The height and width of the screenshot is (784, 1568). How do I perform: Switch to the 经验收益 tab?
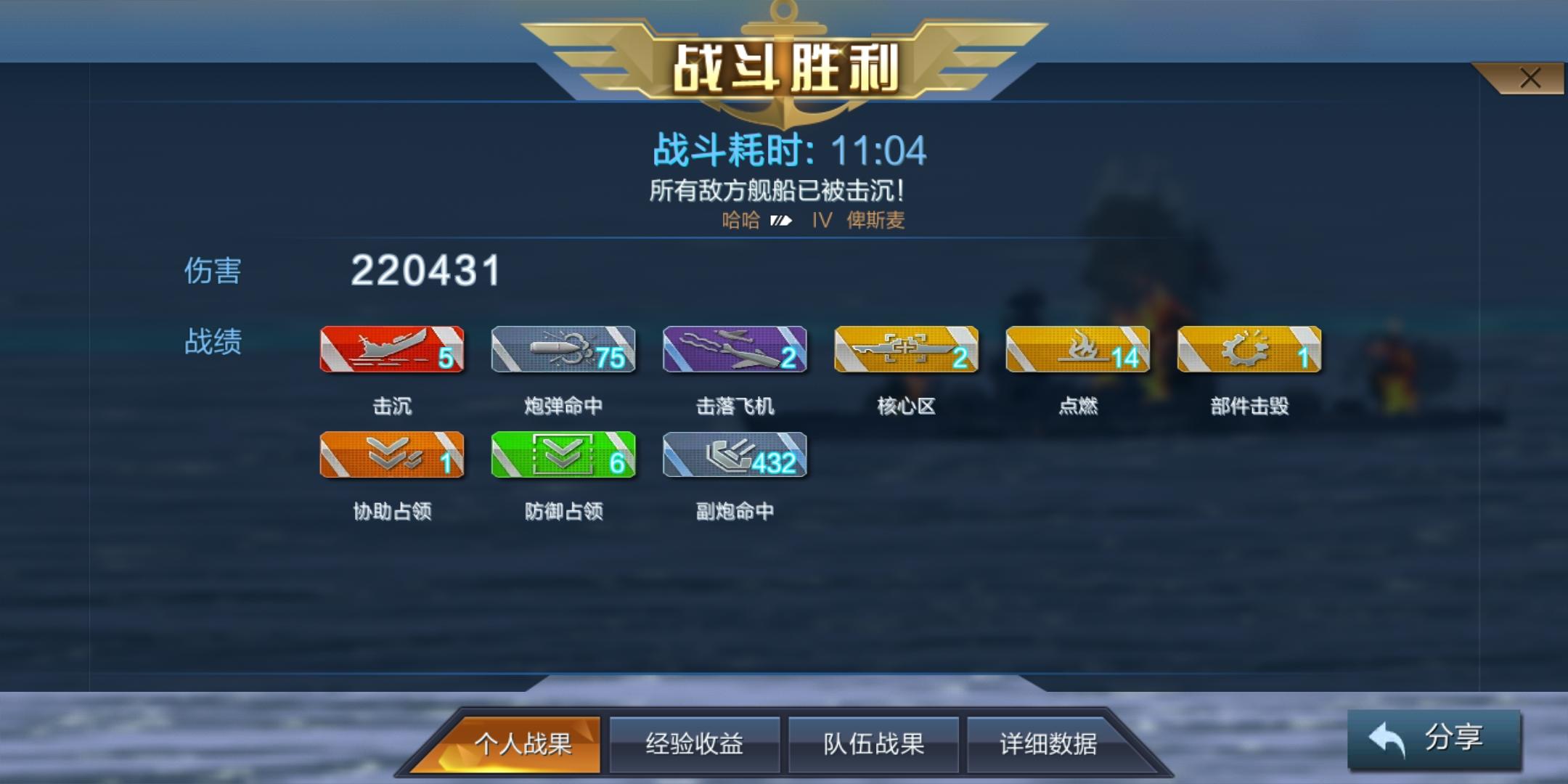tap(695, 743)
